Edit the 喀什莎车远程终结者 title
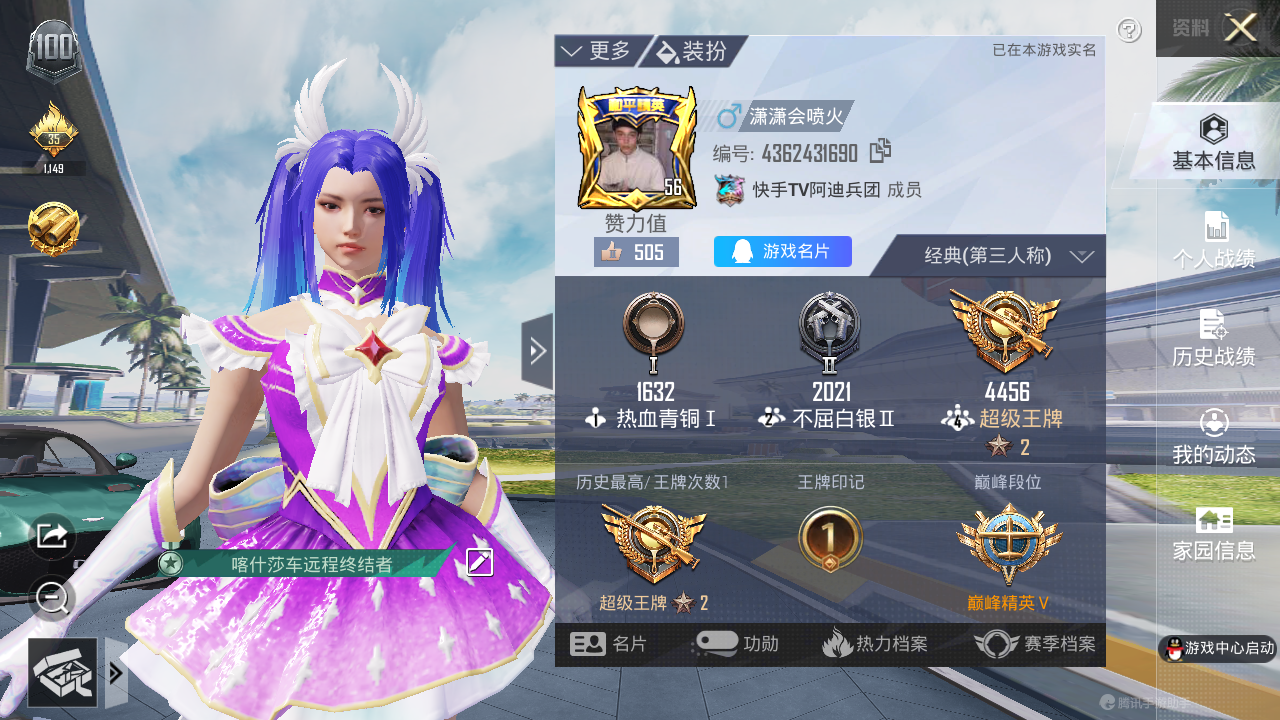The height and width of the screenshot is (720, 1280). coord(480,562)
